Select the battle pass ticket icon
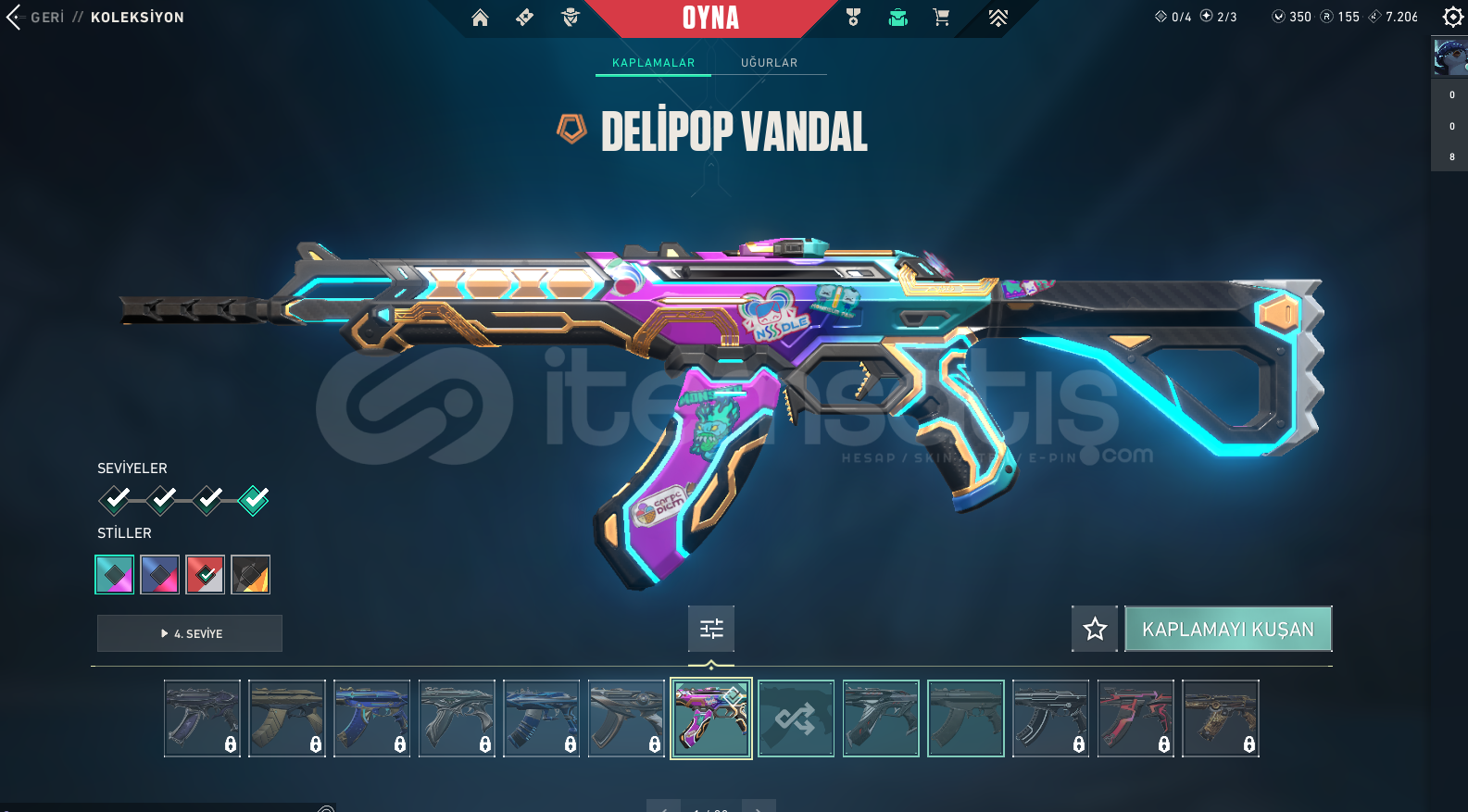This screenshot has width=1468, height=812. coord(524,17)
